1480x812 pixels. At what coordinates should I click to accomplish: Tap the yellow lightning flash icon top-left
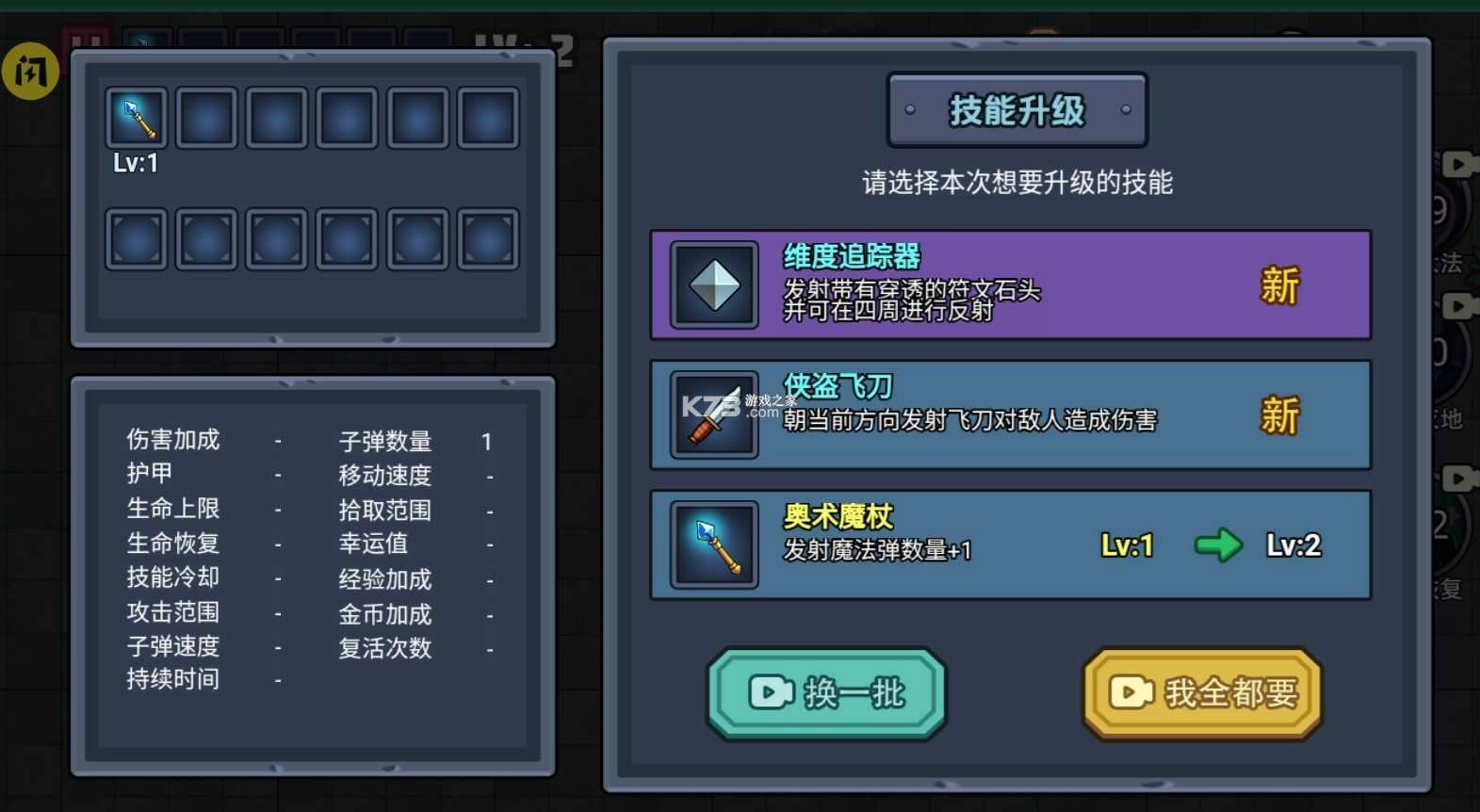click(x=30, y=72)
